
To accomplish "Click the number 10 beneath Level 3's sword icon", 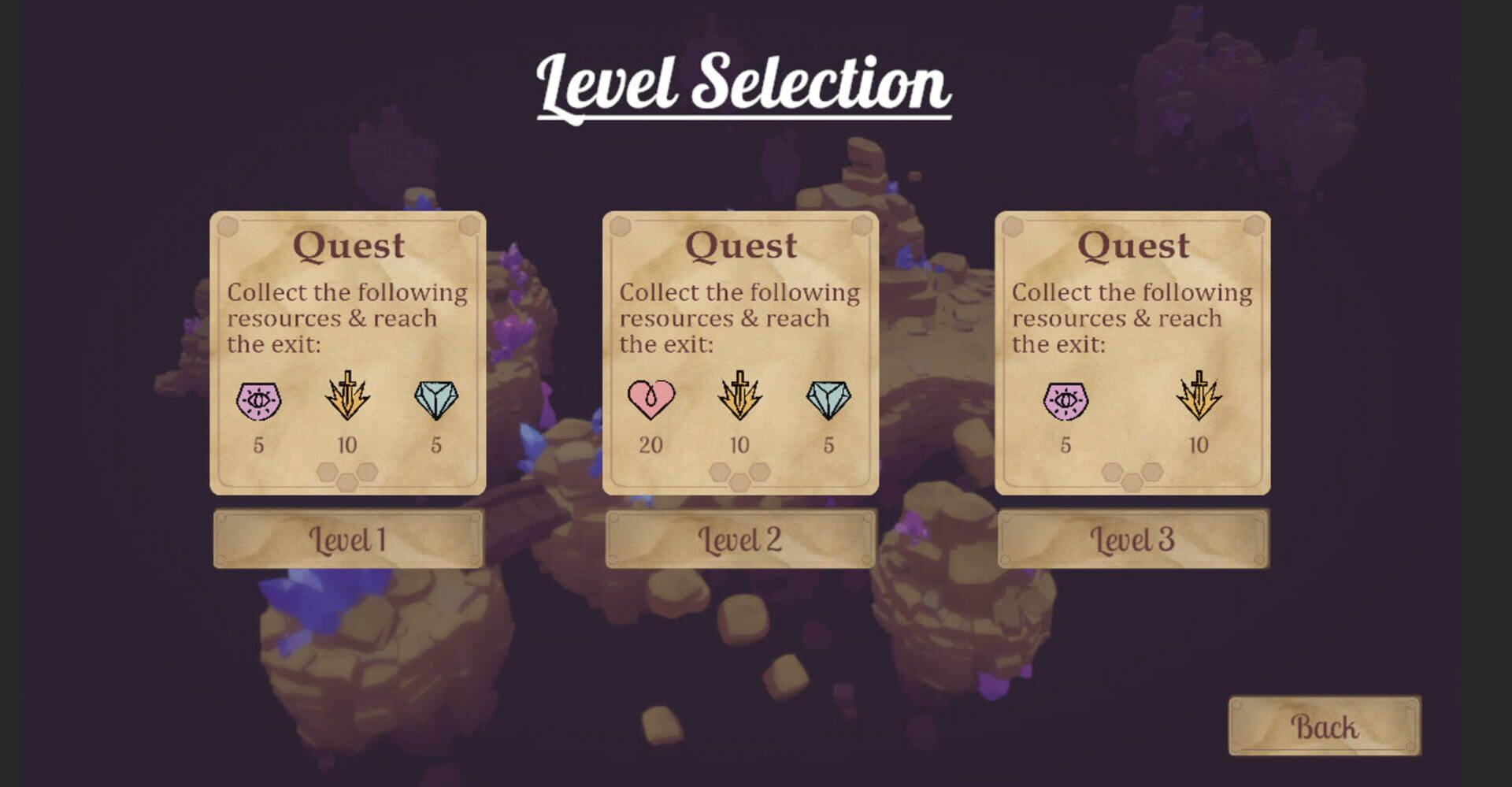I will tap(1198, 445).
